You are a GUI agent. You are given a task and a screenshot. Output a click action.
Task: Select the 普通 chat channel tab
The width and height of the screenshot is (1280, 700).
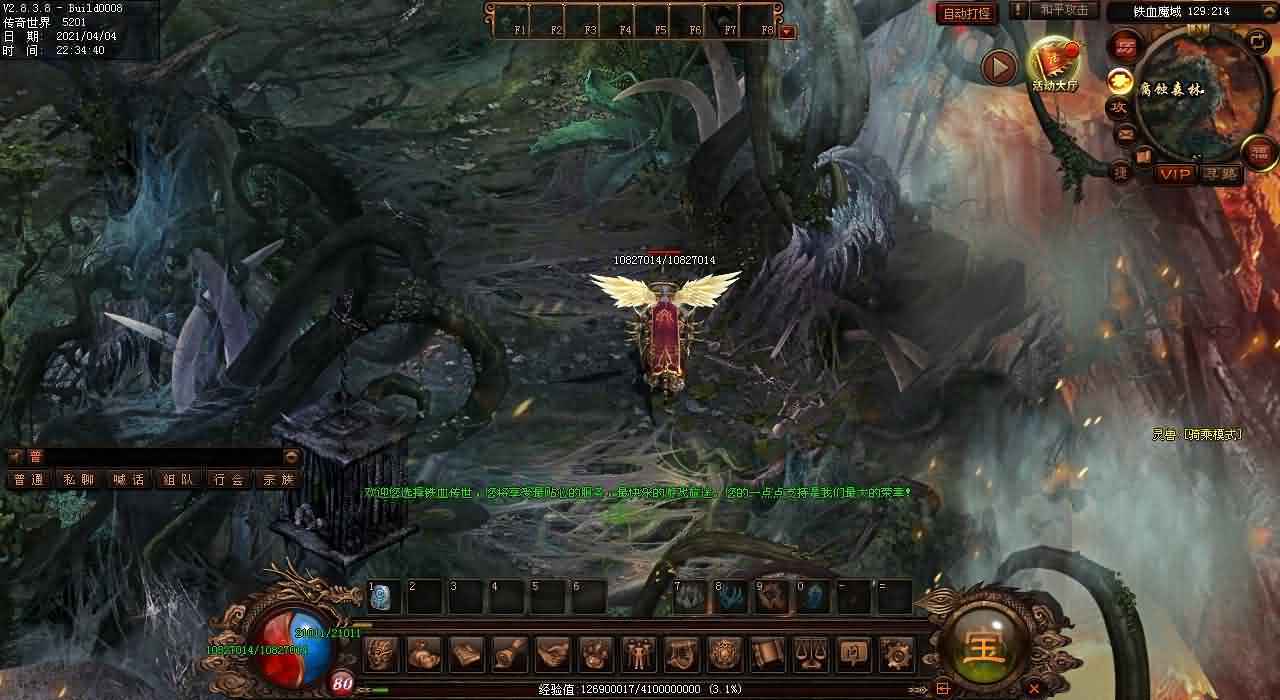click(x=28, y=480)
